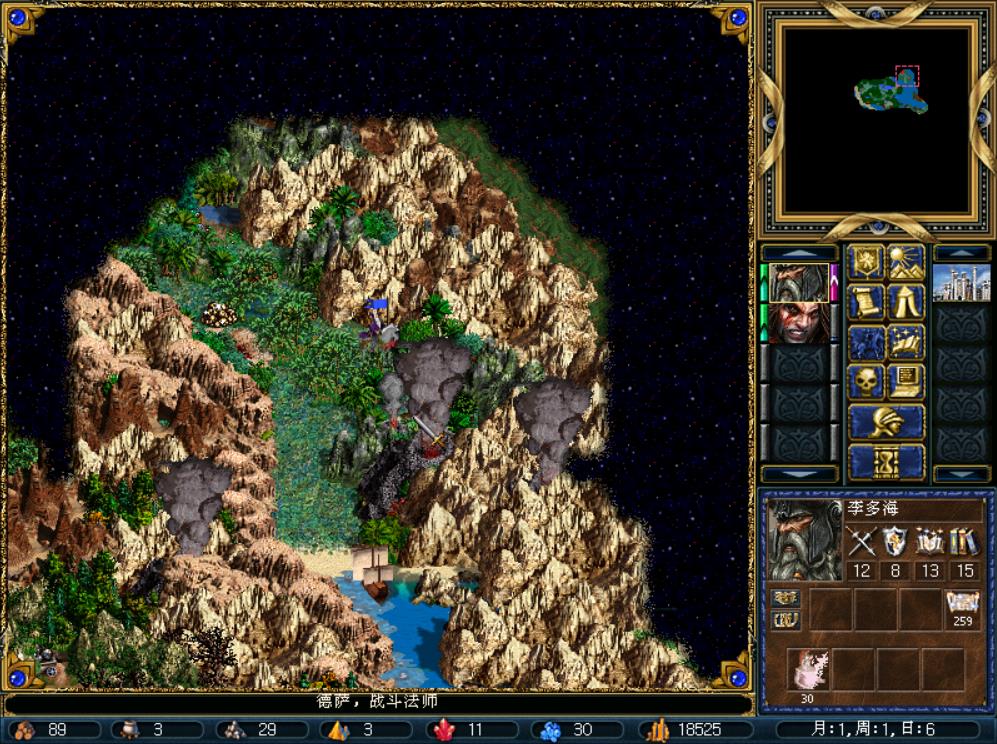Image resolution: width=997 pixels, height=744 pixels.
Task: Open the skull Adventure Options button
Action: pos(866,381)
